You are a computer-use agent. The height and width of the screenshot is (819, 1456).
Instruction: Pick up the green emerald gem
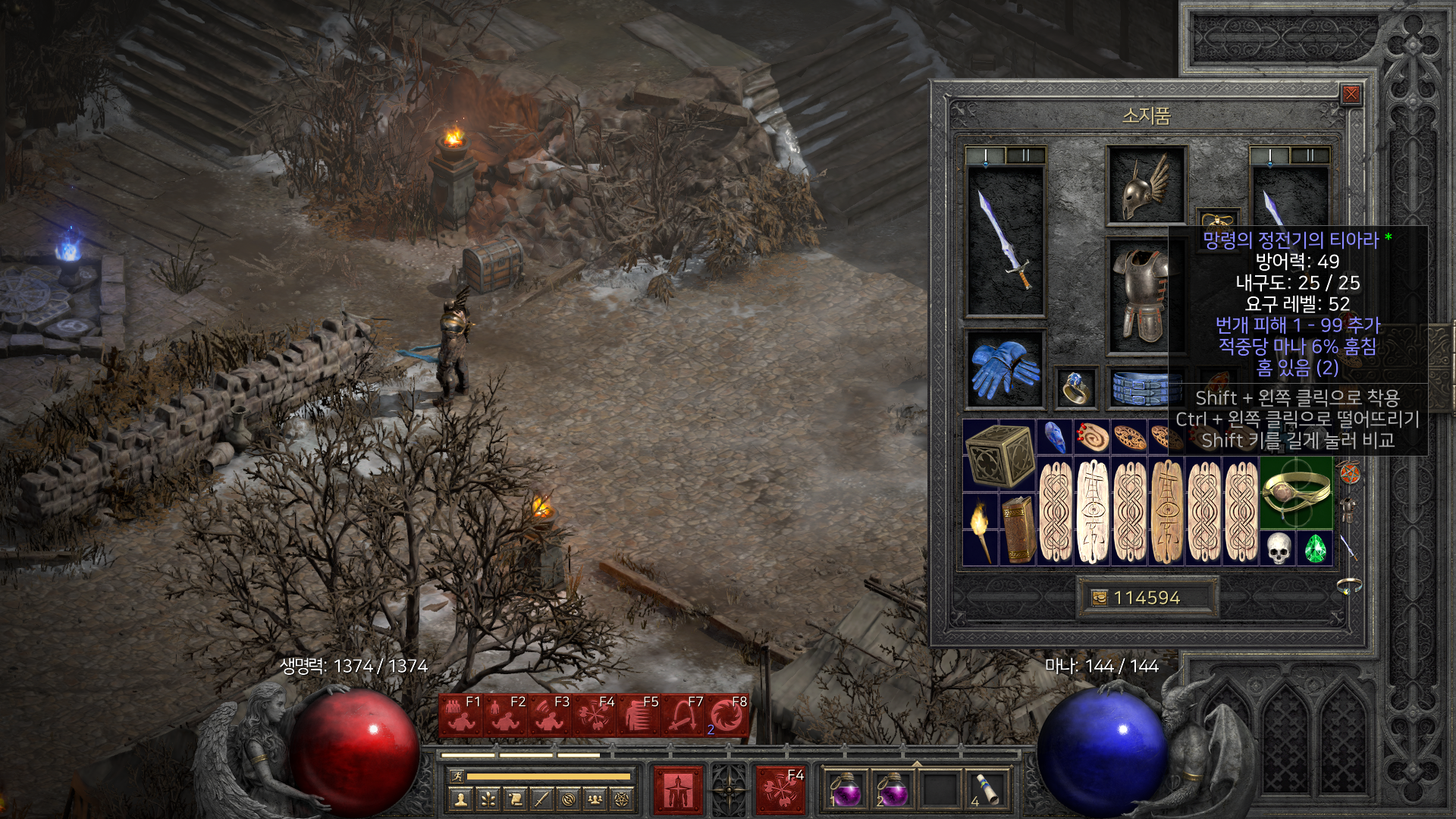(1315, 548)
